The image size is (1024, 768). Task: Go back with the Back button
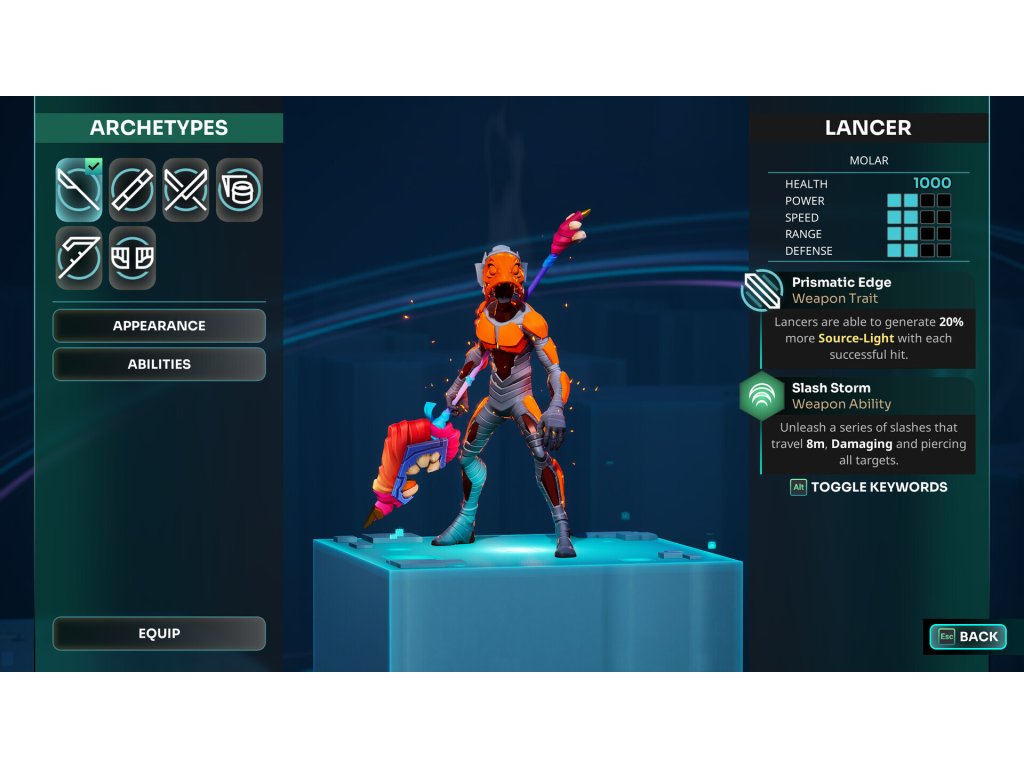967,636
